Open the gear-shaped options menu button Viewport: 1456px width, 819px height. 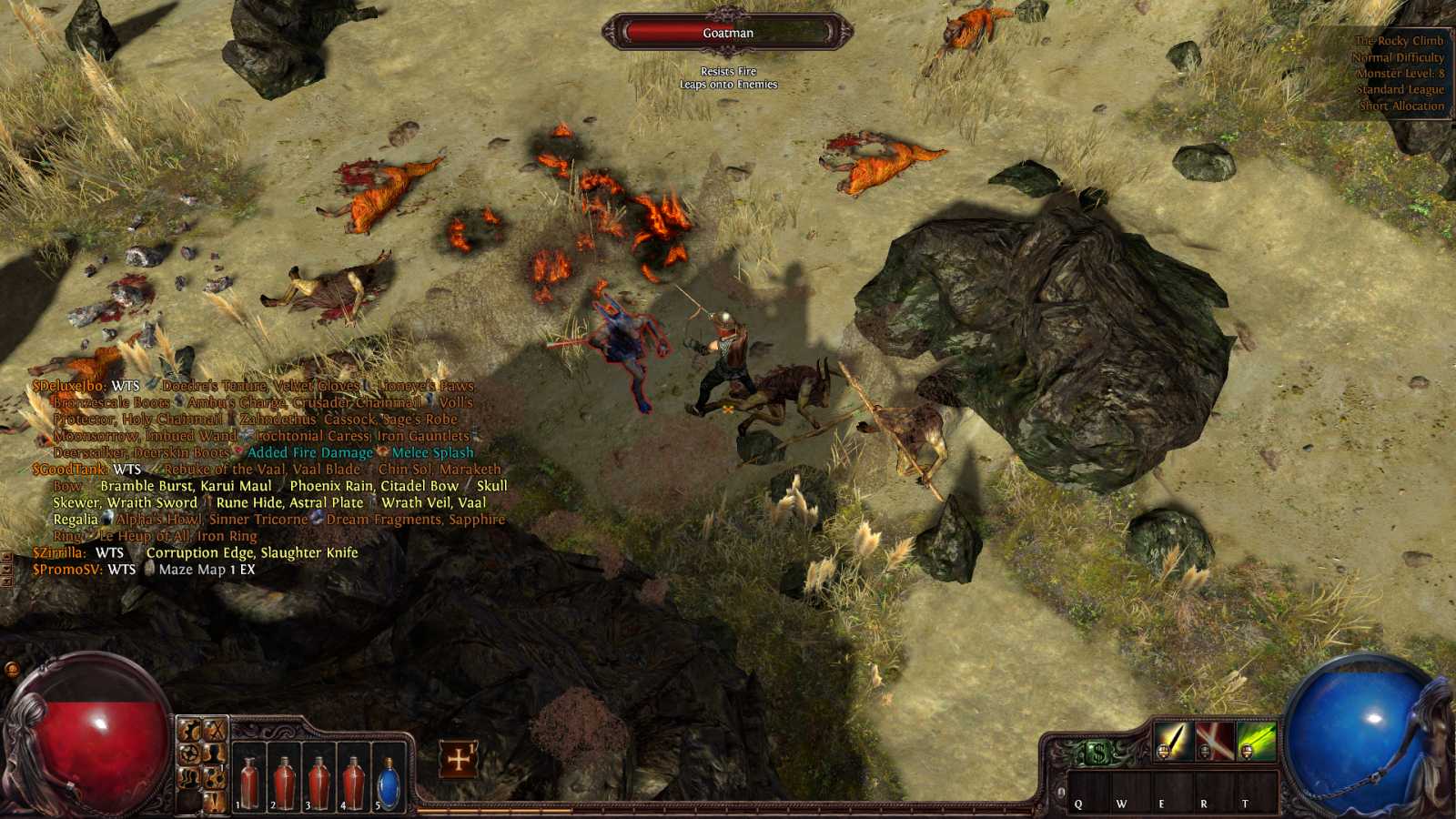189,754
